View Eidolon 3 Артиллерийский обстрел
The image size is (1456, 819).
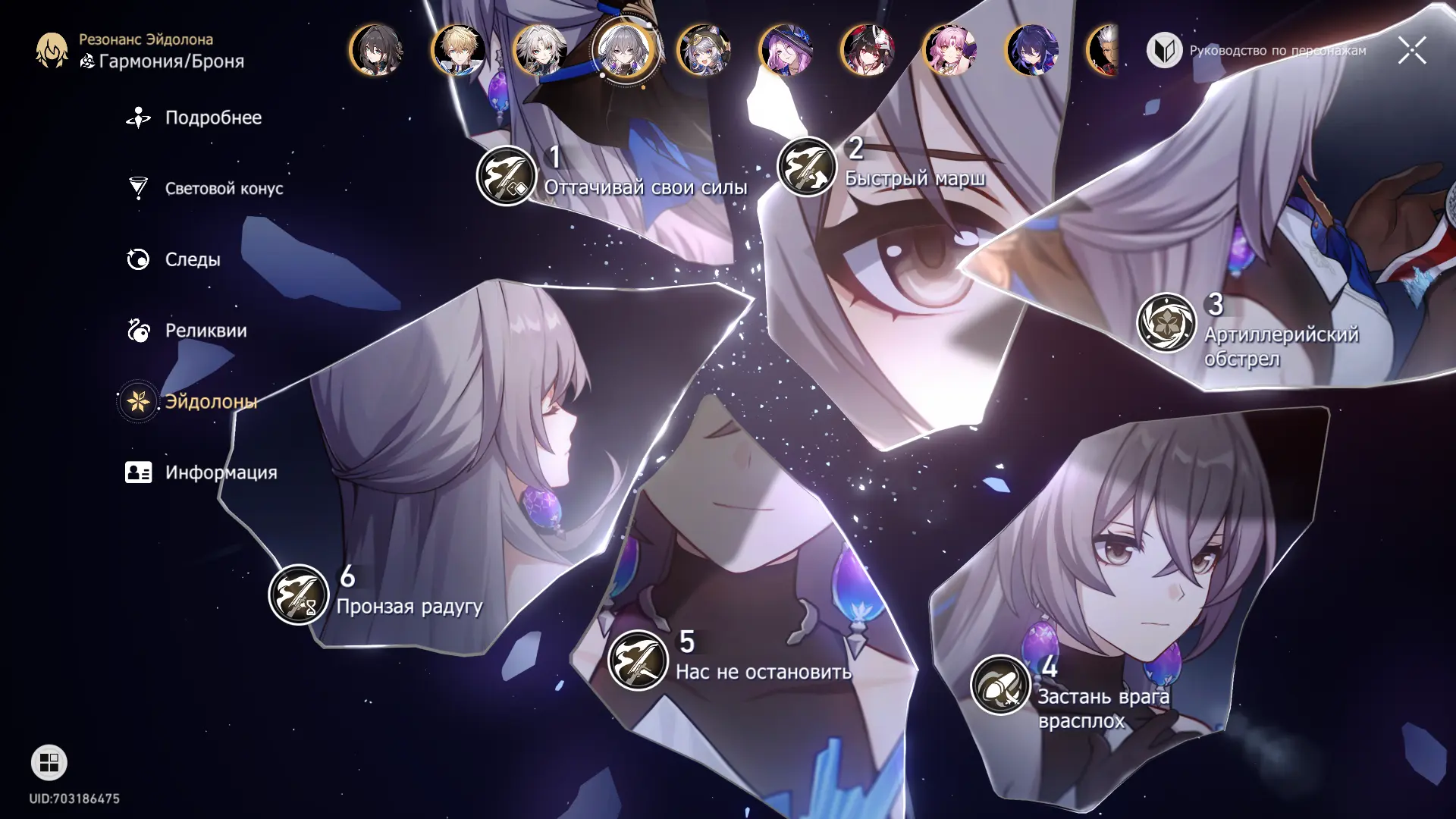[x=1166, y=323]
